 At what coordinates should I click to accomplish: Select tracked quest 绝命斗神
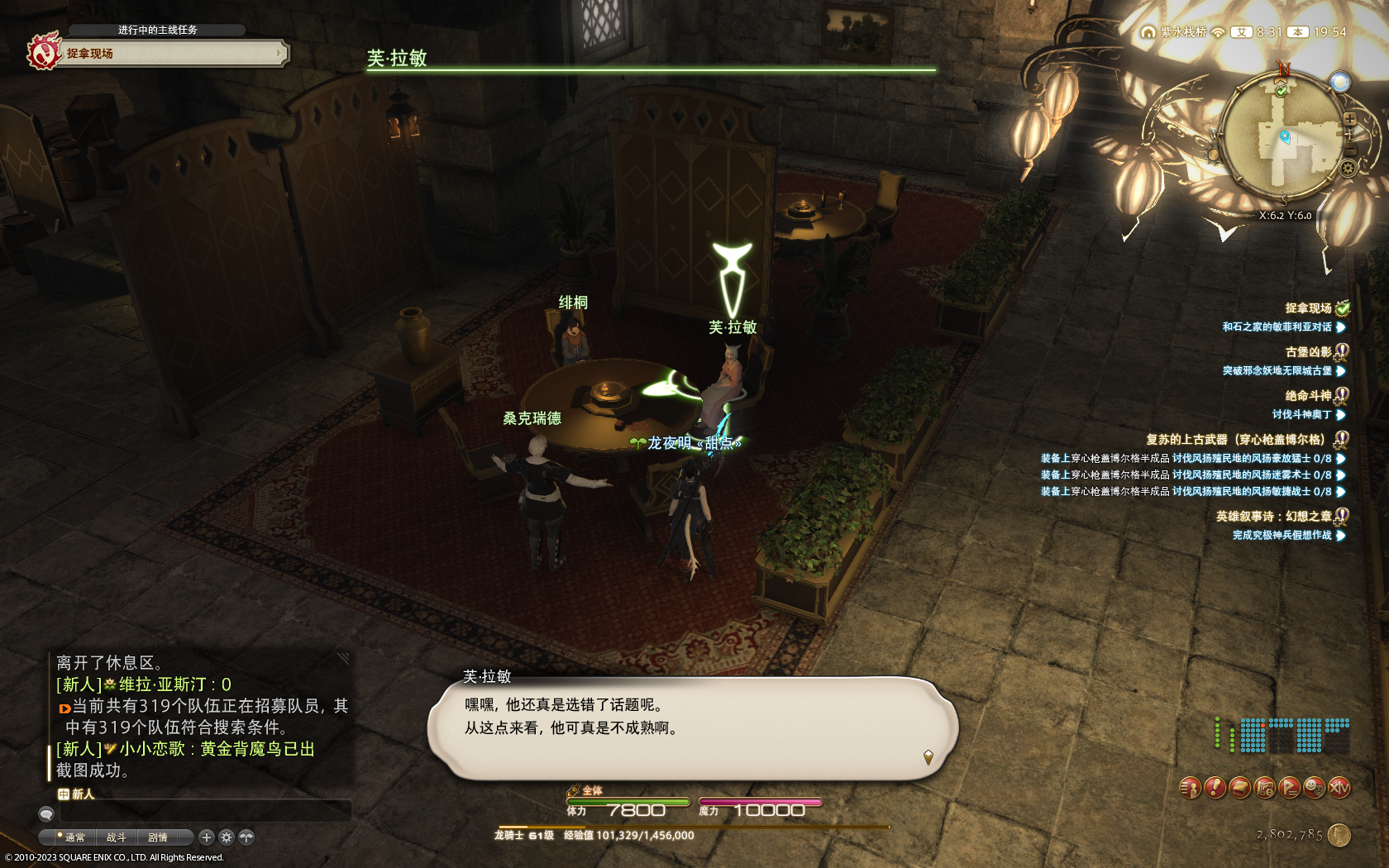[1308, 396]
